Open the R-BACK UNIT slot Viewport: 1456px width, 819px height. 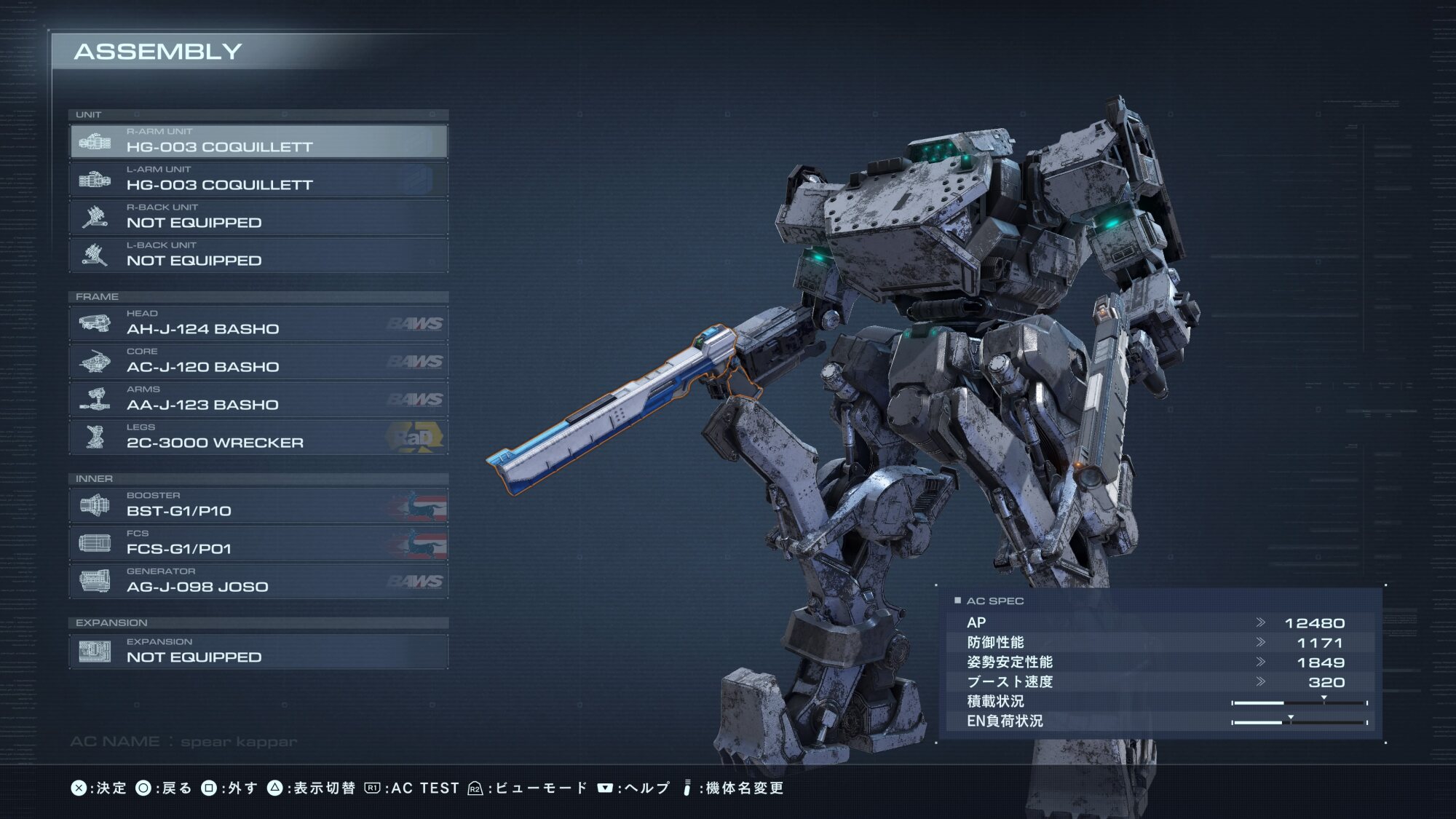pos(258,217)
